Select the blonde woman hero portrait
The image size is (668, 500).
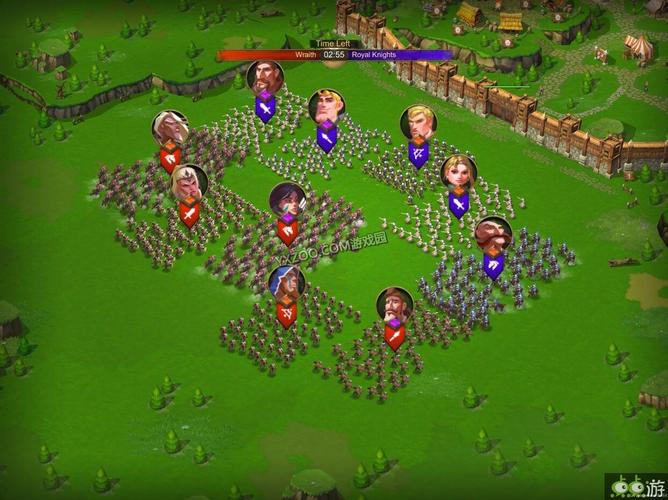point(459,173)
